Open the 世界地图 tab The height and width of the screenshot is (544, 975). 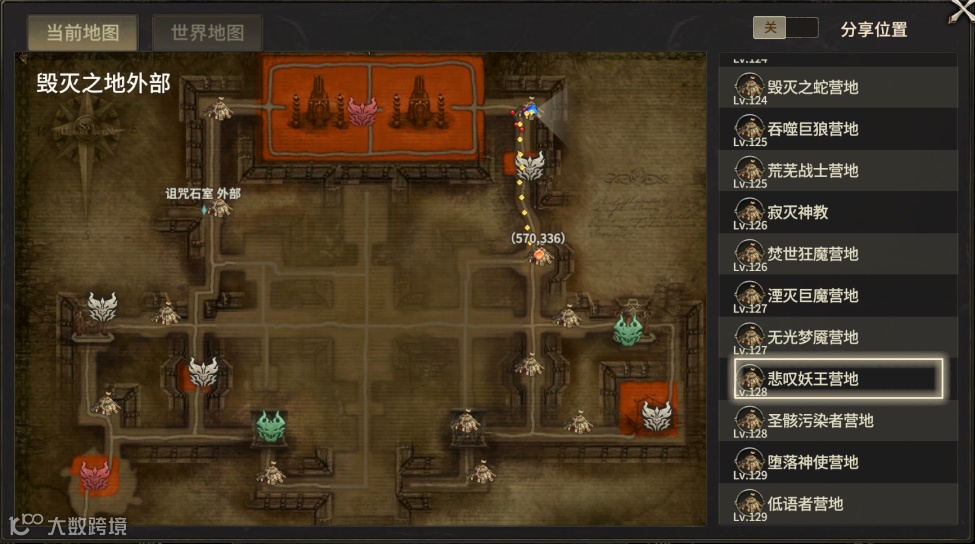click(x=207, y=32)
